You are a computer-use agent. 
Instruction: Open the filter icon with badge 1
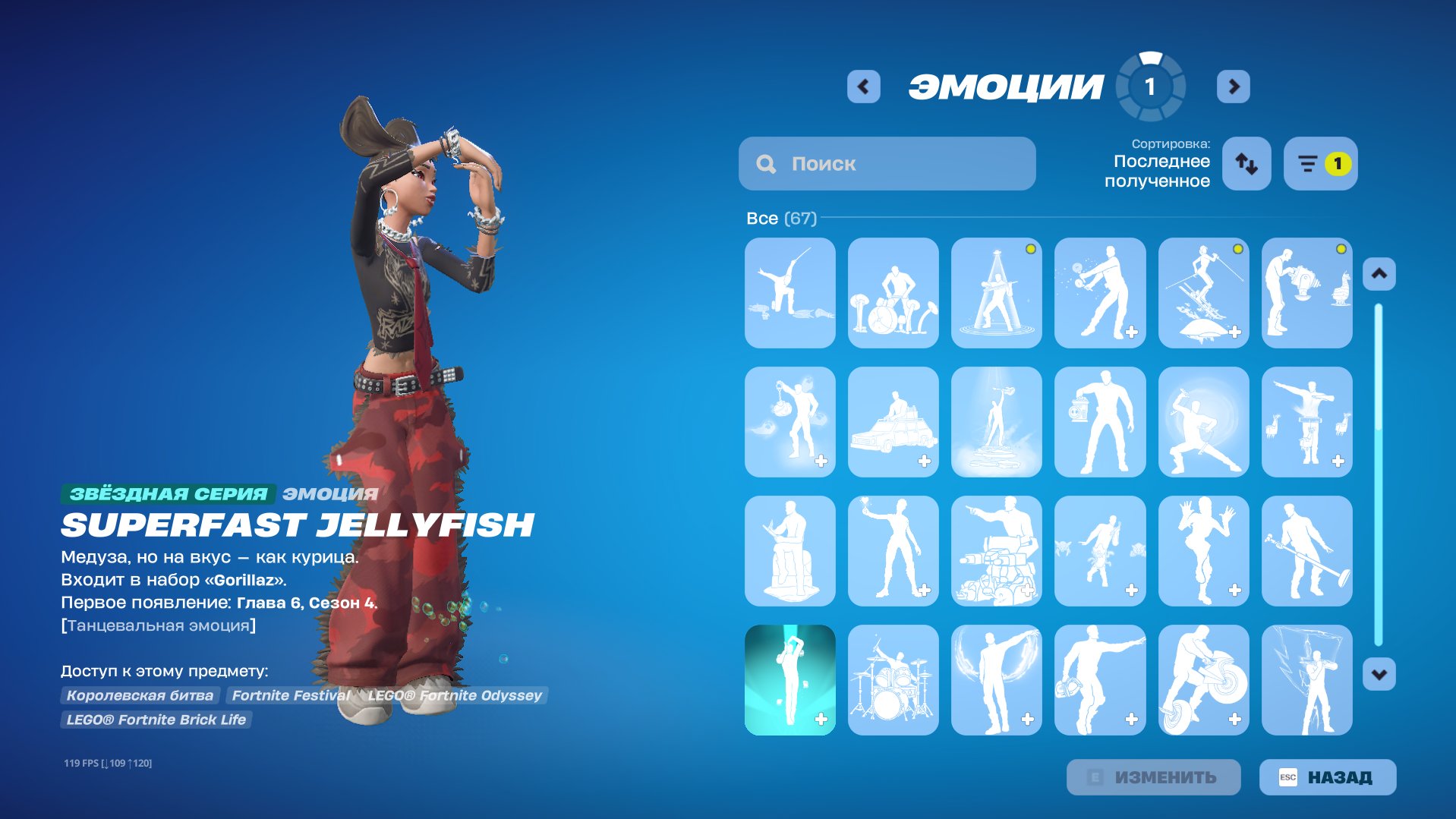pyautogui.click(x=1319, y=163)
